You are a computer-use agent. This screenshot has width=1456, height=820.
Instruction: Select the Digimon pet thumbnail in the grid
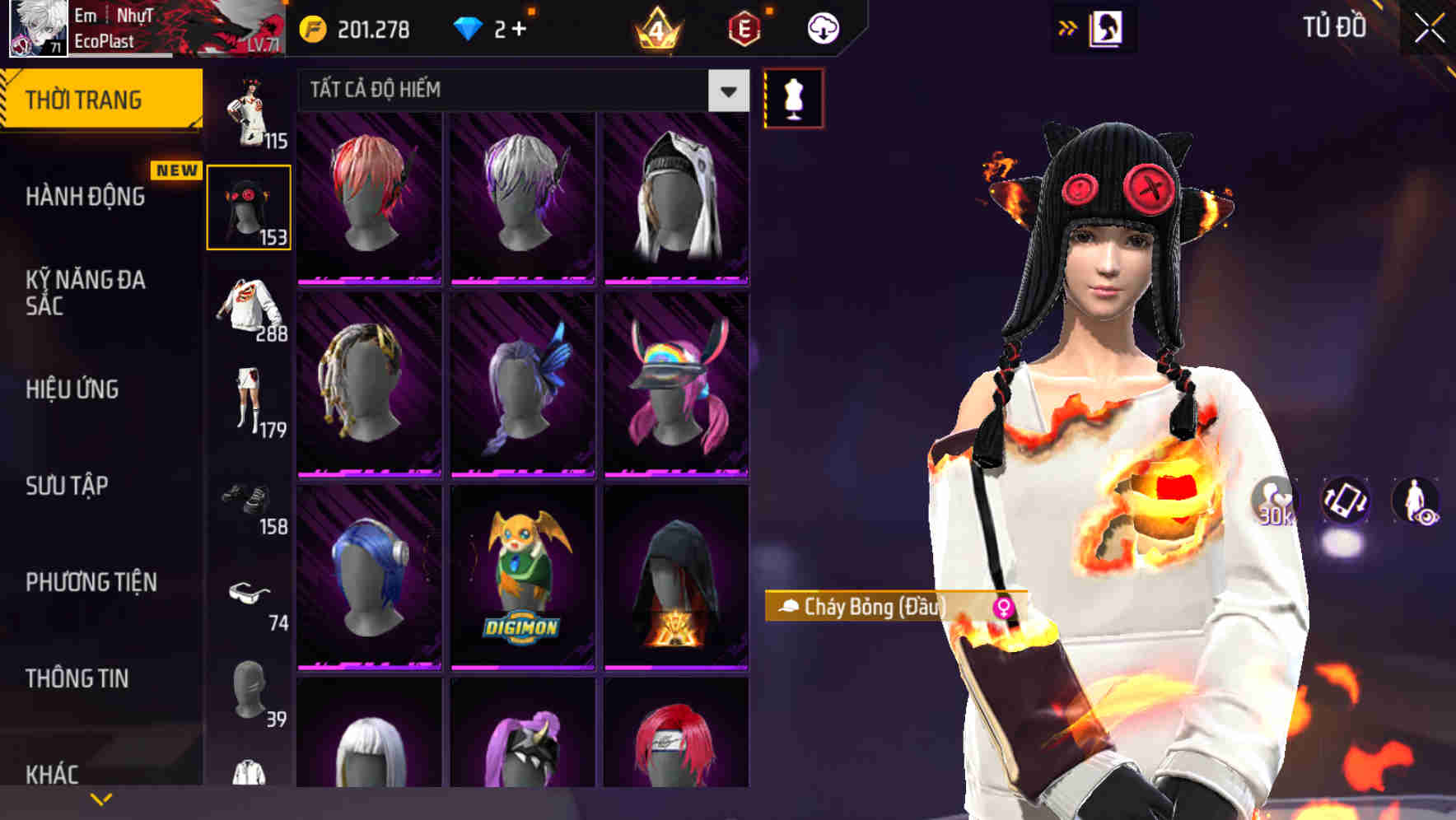[x=523, y=576]
